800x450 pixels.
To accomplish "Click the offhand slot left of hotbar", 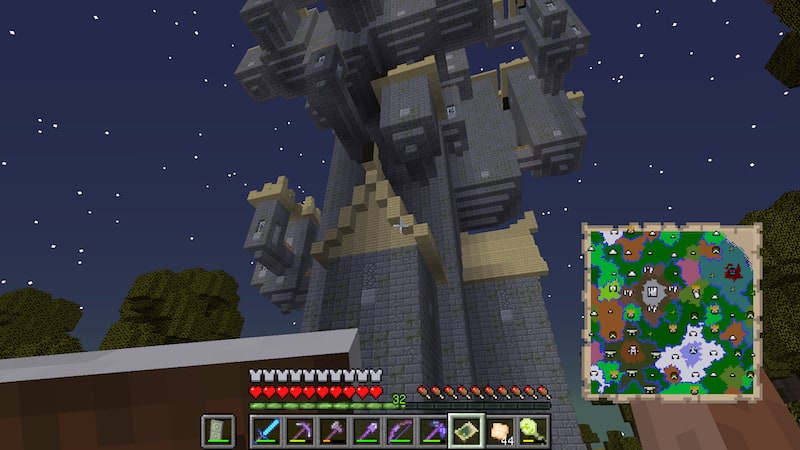I will (x=218, y=431).
